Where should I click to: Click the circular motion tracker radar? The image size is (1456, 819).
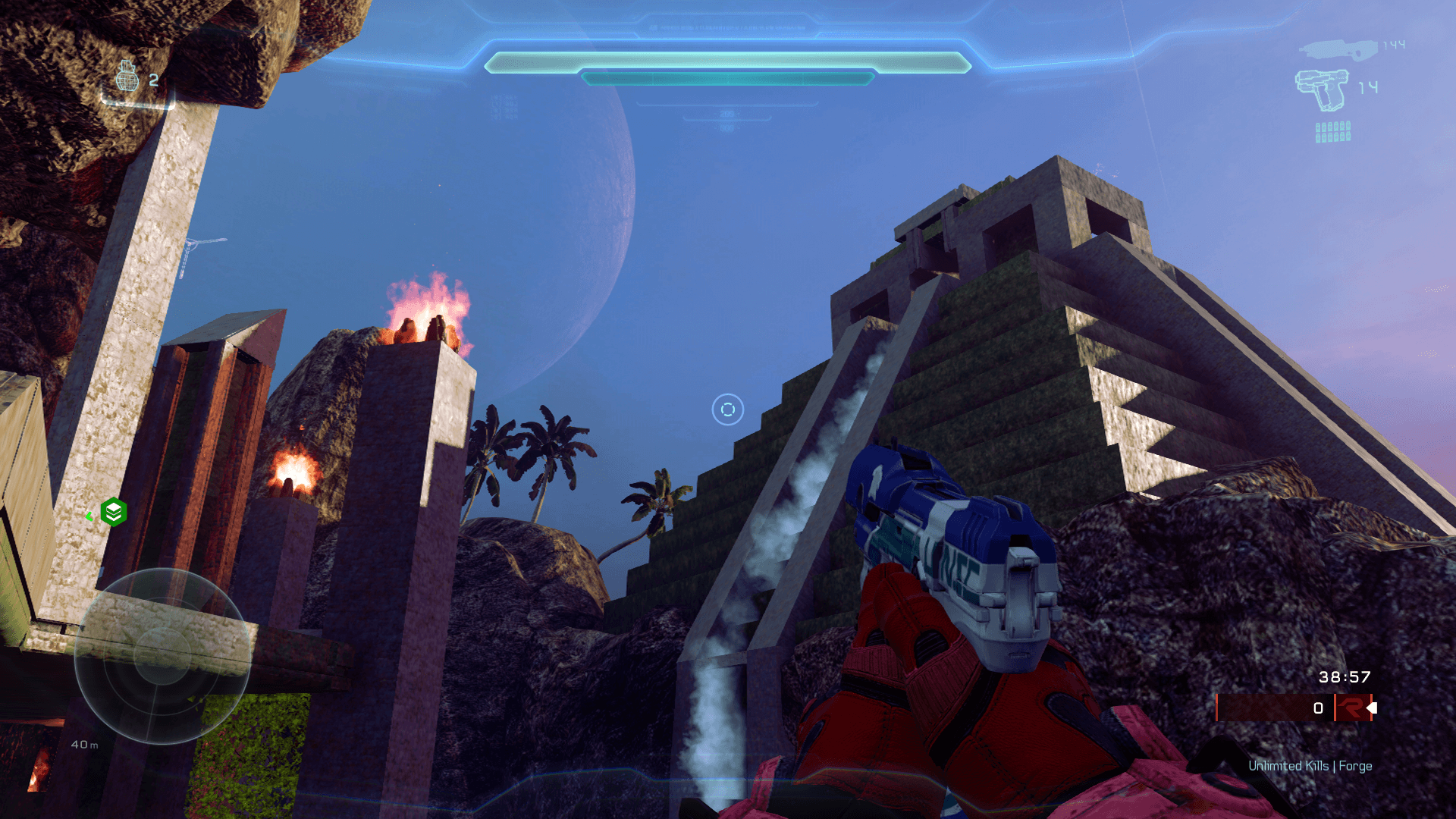[x=163, y=656]
